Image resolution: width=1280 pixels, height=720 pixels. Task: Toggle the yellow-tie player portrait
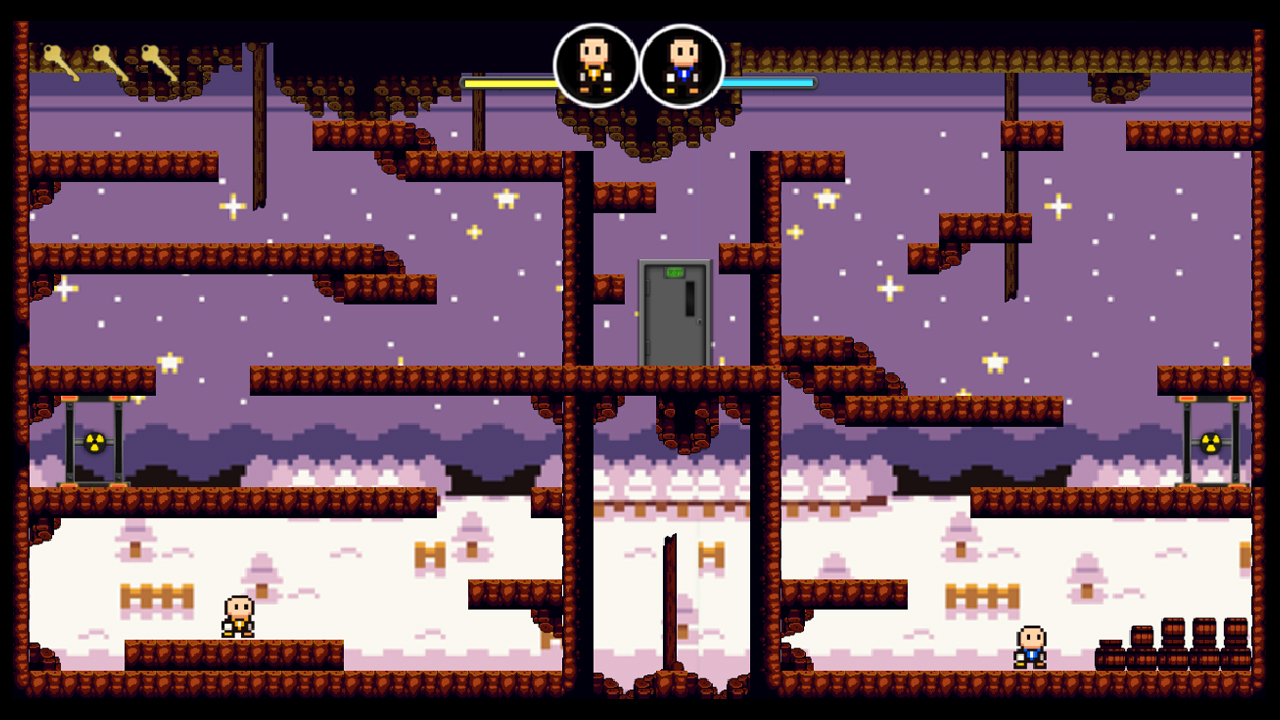coord(595,65)
